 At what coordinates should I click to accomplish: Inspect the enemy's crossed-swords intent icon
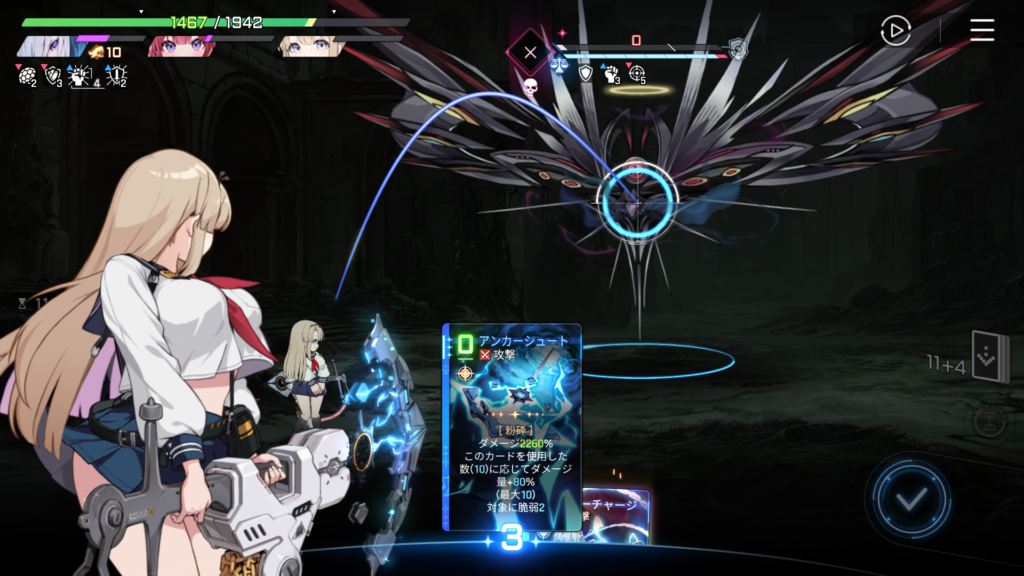(530, 52)
